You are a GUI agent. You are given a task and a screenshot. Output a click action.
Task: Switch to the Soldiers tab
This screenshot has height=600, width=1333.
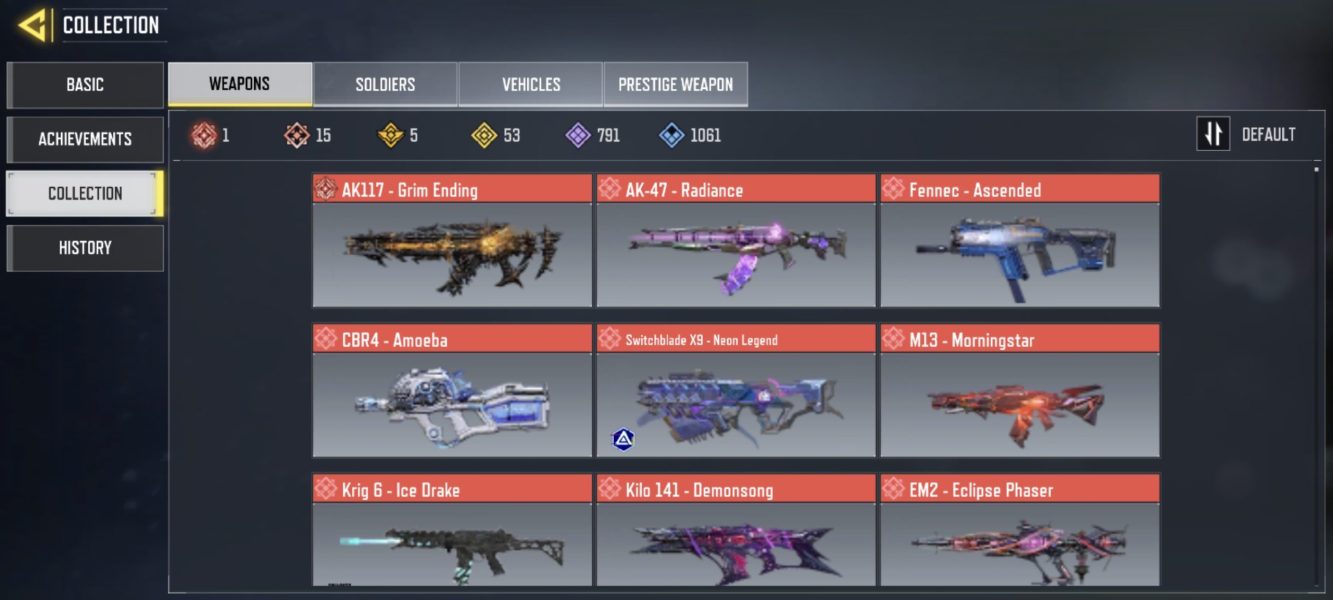pyautogui.click(x=385, y=84)
